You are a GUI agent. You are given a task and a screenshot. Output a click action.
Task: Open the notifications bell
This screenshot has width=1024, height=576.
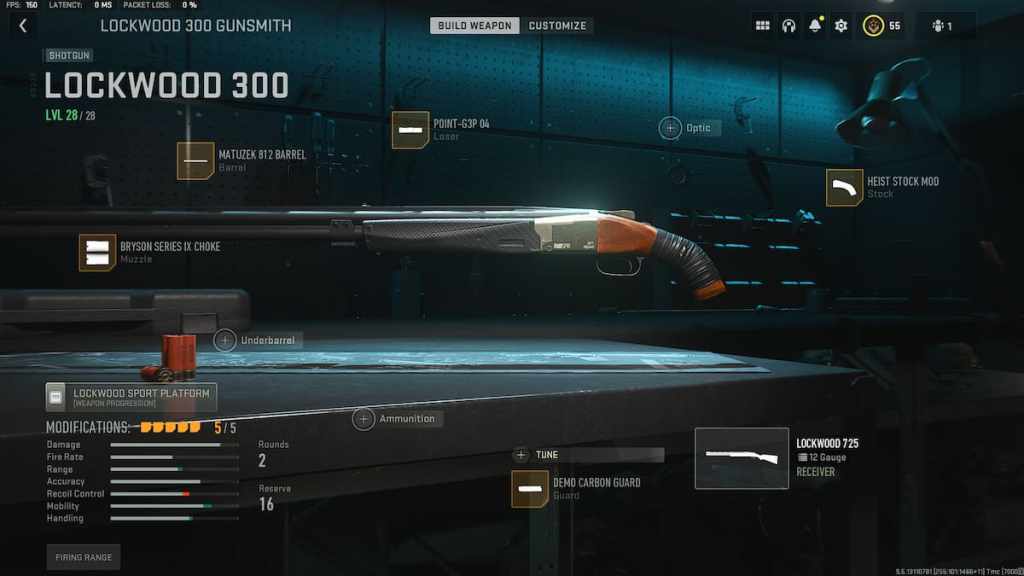(815, 26)
